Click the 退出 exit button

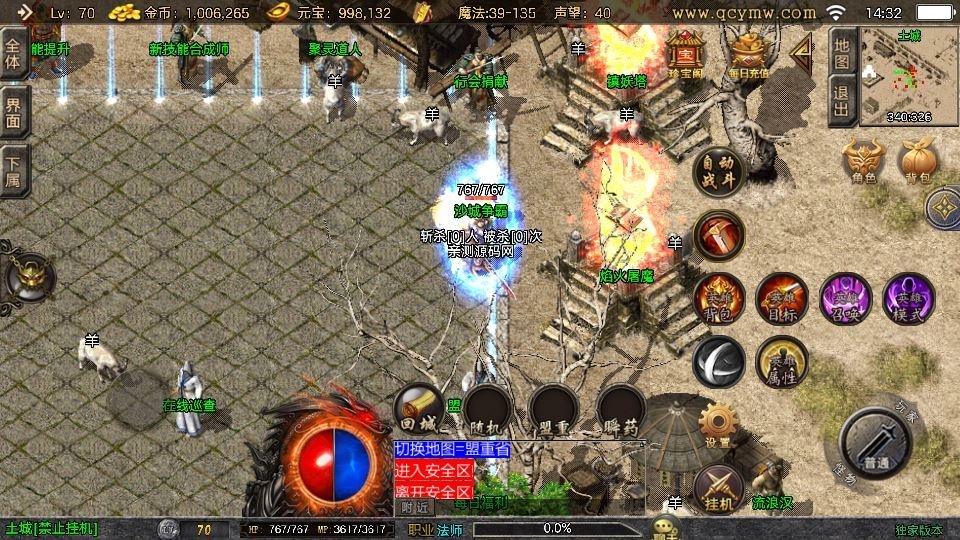[842, 101]
